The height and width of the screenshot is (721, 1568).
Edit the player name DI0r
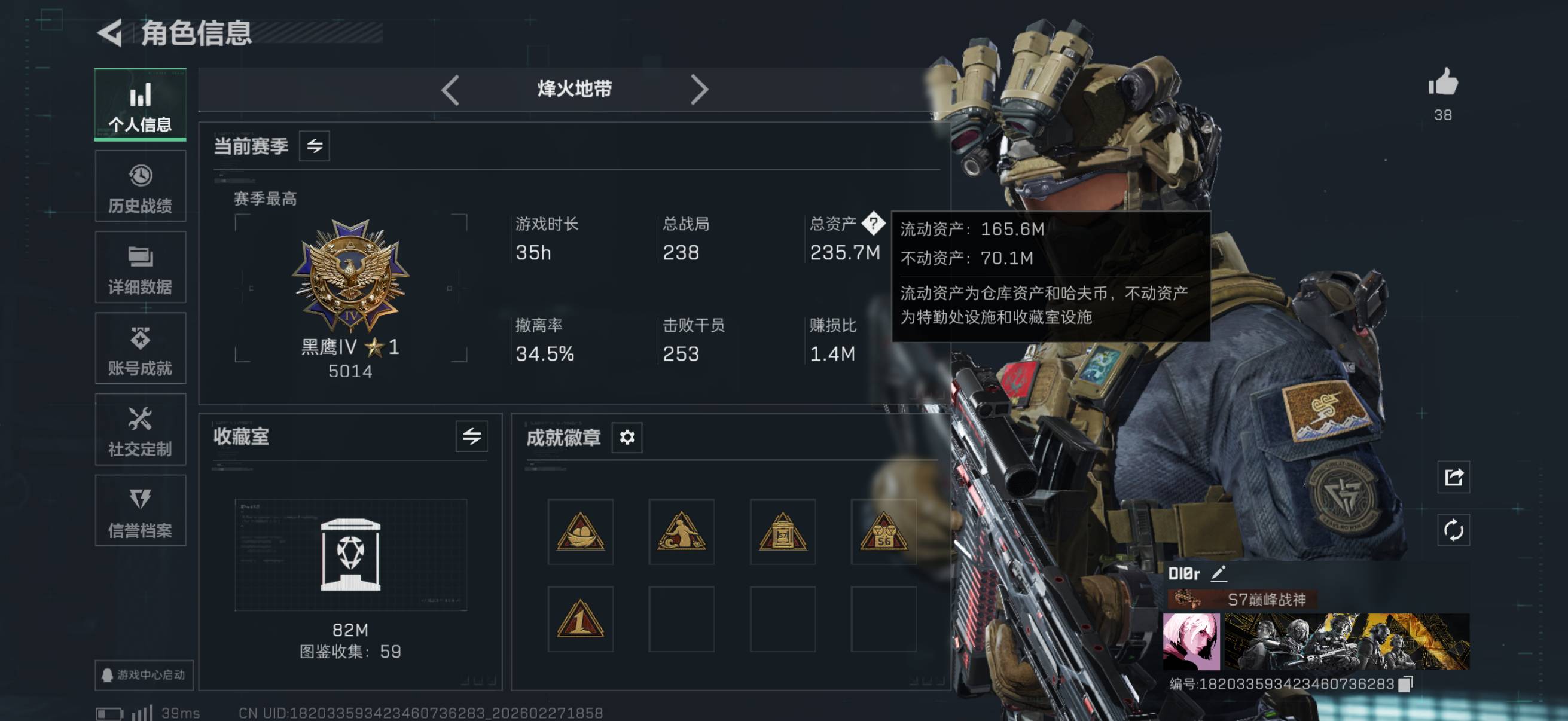[x=1218, y=573]
